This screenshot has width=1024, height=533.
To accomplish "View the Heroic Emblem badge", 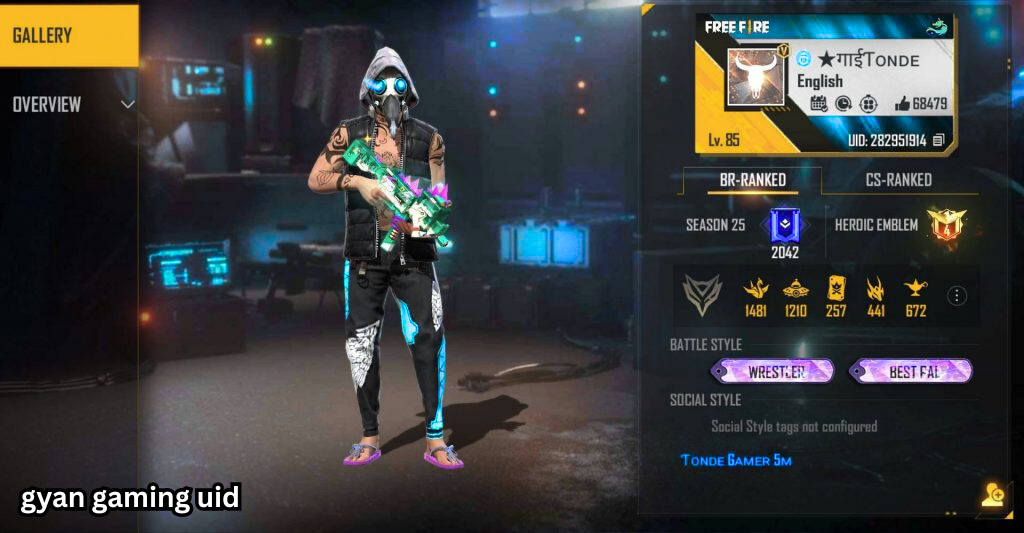I will [944, 225].
